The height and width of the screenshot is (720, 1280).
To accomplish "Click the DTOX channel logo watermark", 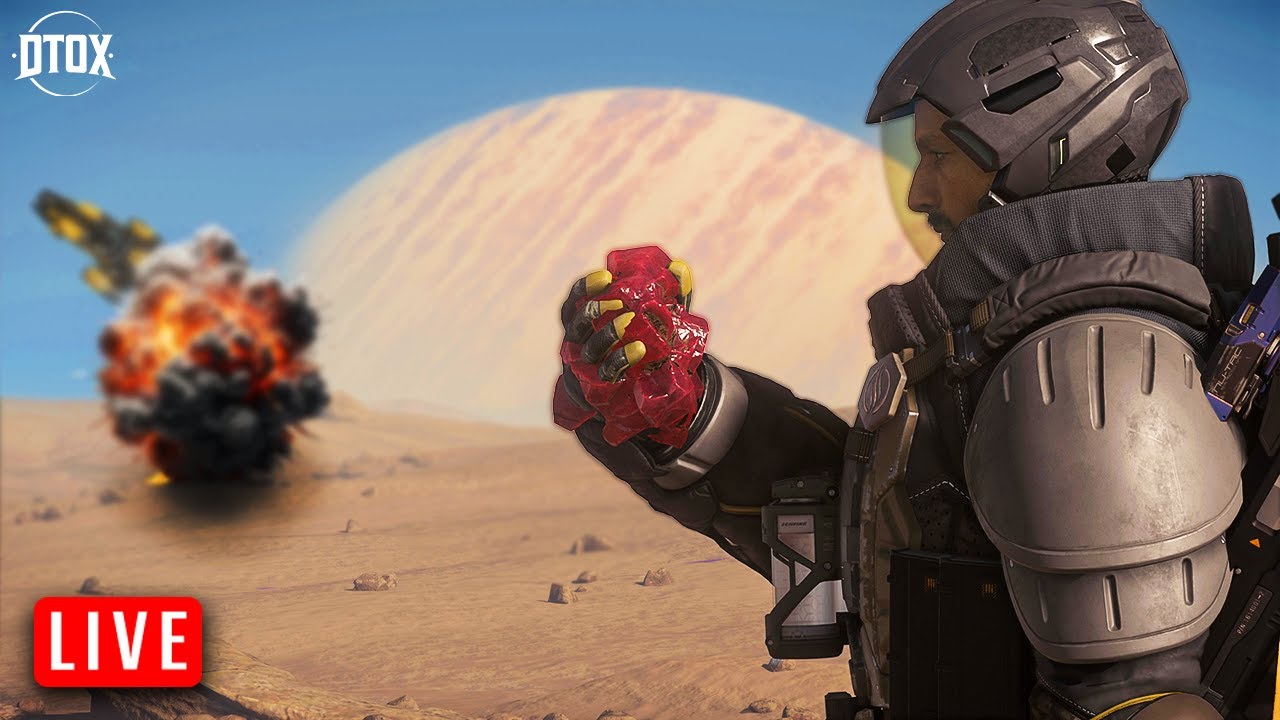I will pos(63,54).
